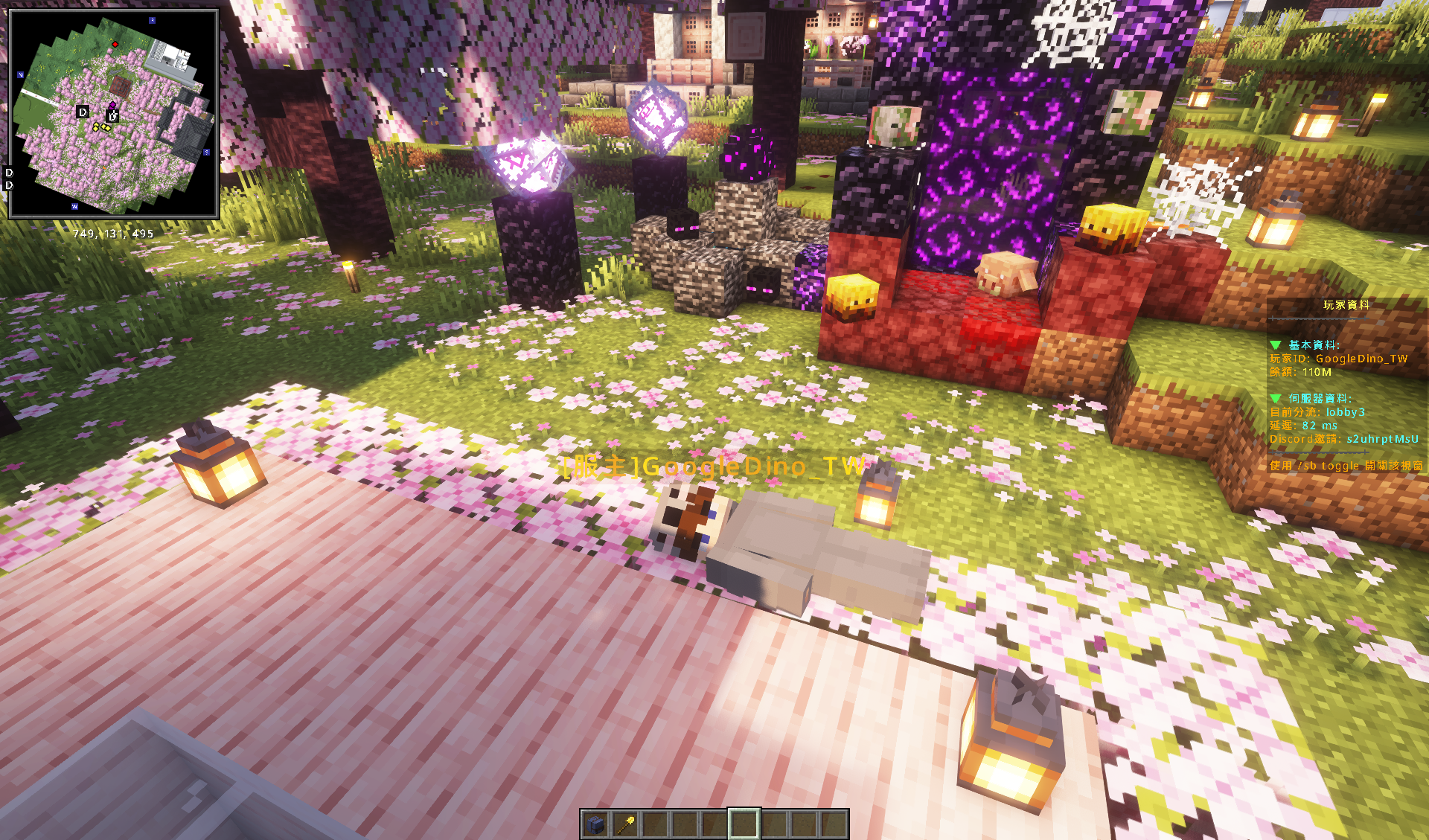This screenshot has width=1429, height=840.
Task: Click the Discord invite code line
Action: (x=1343, y=439)
